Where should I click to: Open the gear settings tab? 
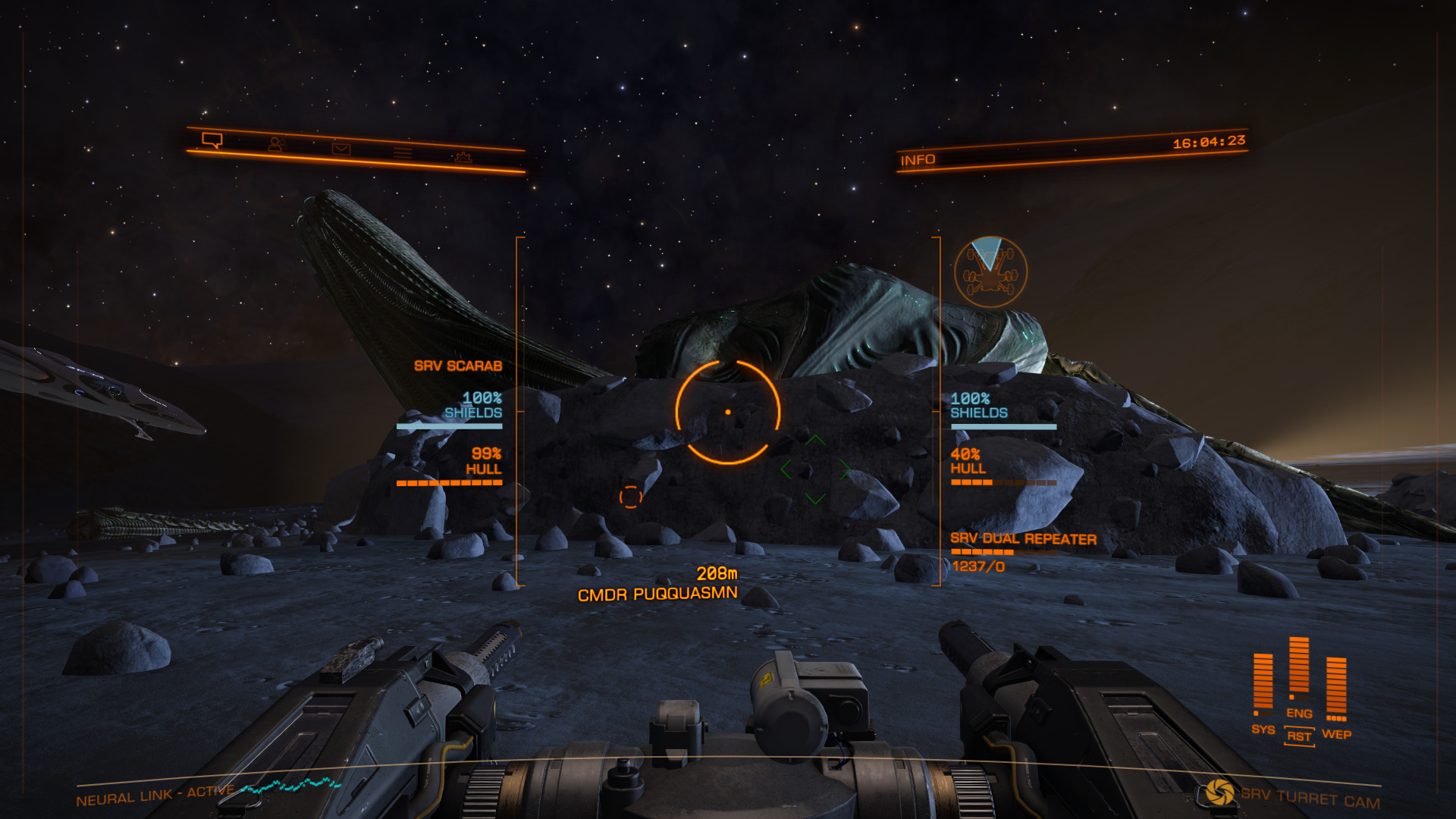(463, 157)
